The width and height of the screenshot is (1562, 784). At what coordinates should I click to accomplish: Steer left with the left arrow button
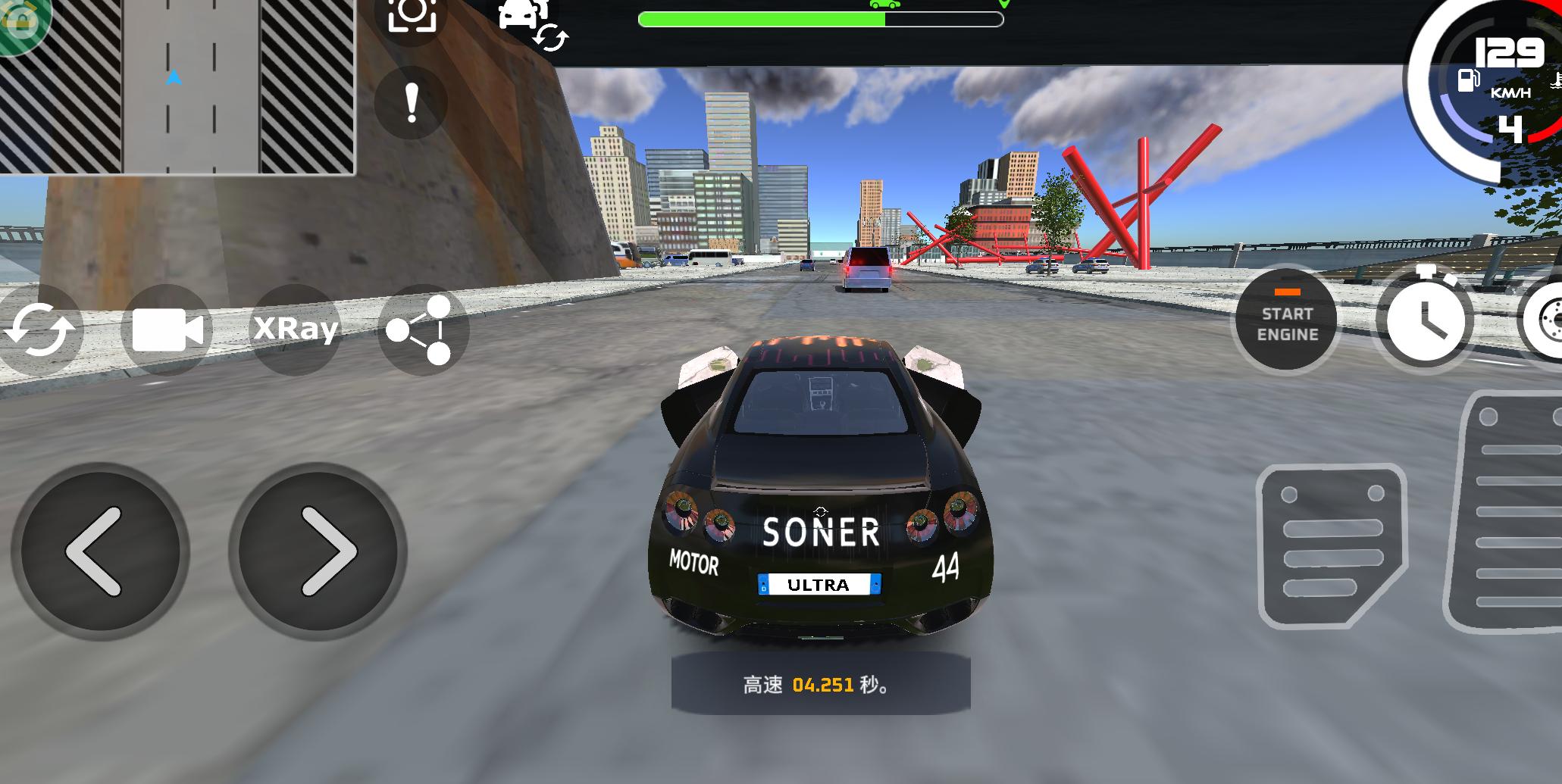[x=97, y=551]
